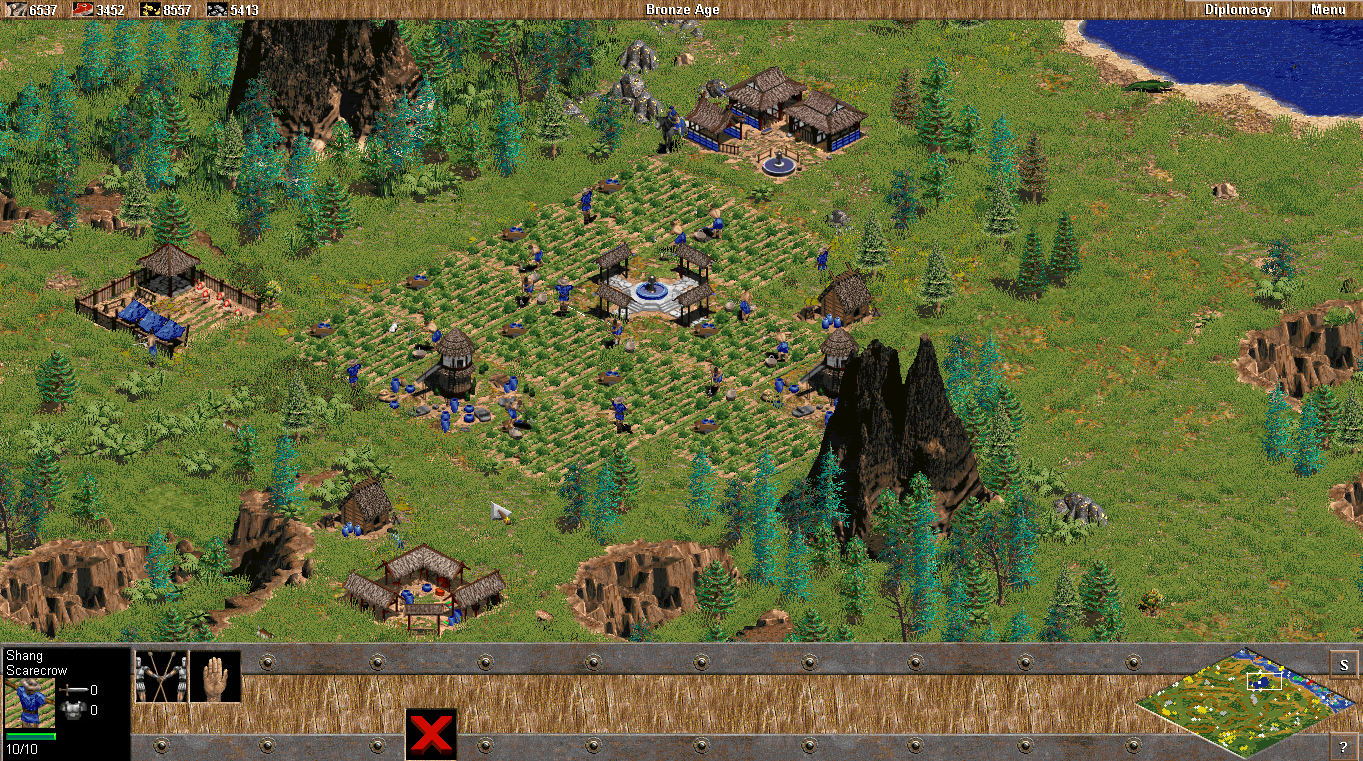Click the large building with blue banners
The width and height of the screenshot is (1363, 761).
[x=770, y=110]
